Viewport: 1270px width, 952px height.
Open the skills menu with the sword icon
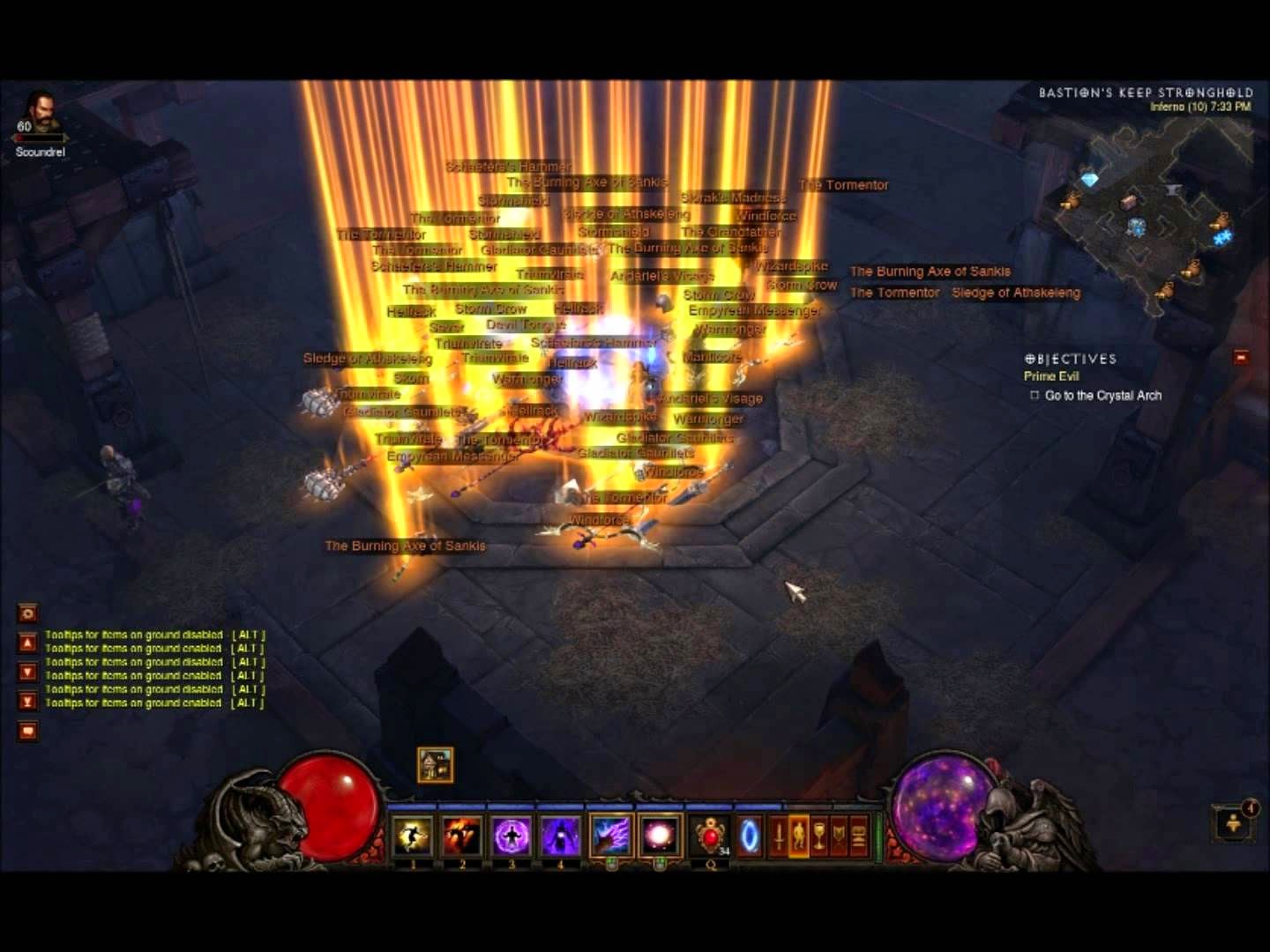pos(779,835)
